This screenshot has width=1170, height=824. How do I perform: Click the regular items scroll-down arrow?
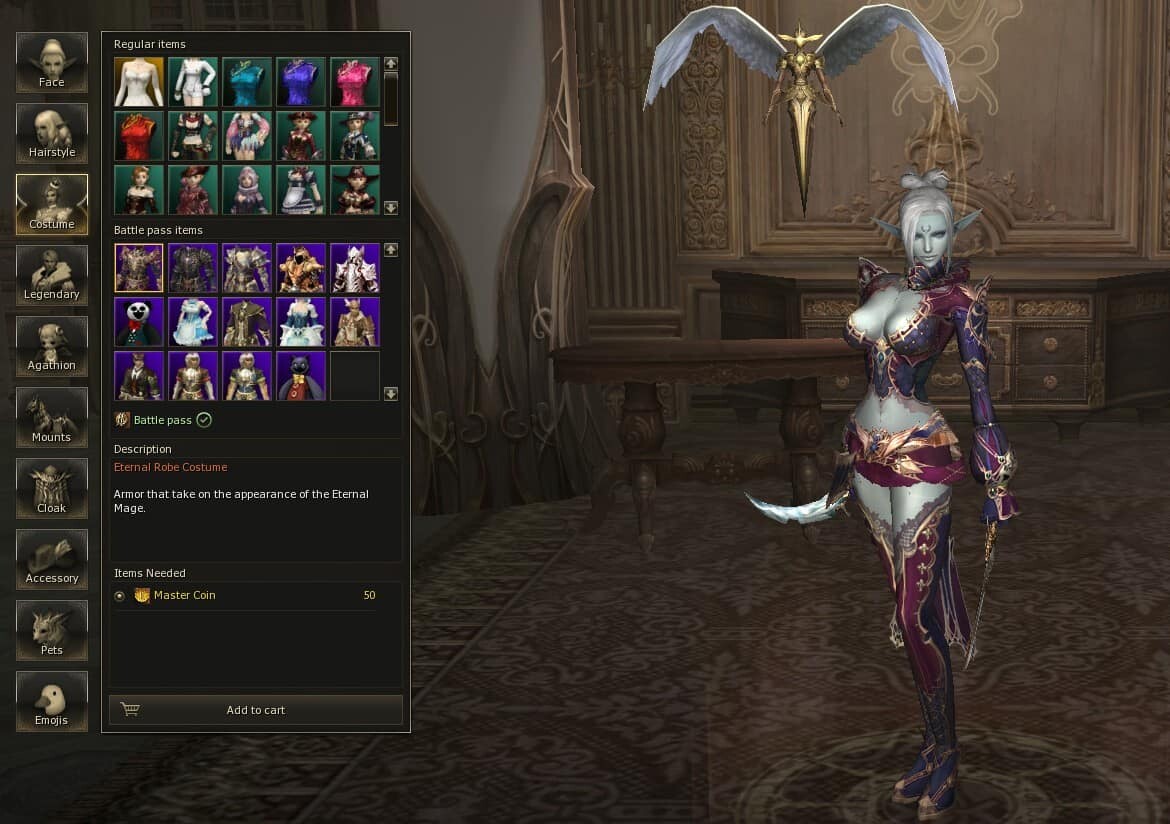coord(391,208)
